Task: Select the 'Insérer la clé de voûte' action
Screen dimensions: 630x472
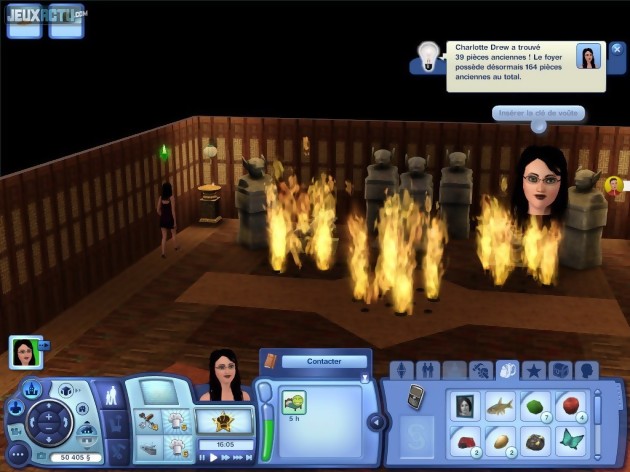Action: click(538, 113)
